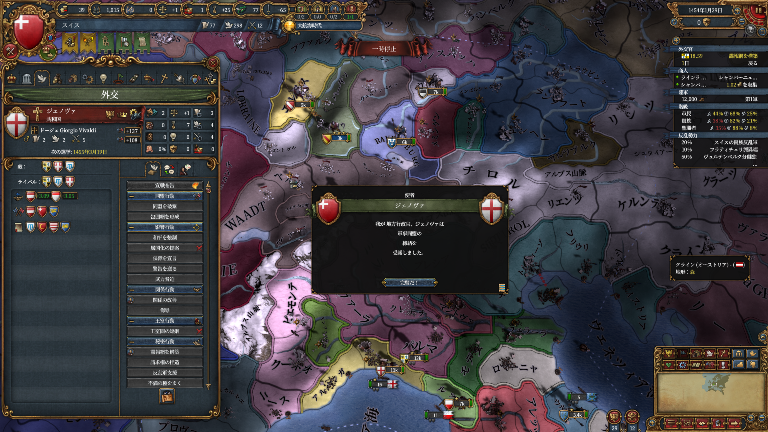The image size is (768, 432).
Task: Confirm the Genoa diplomatic response popup
Action: 406,283
